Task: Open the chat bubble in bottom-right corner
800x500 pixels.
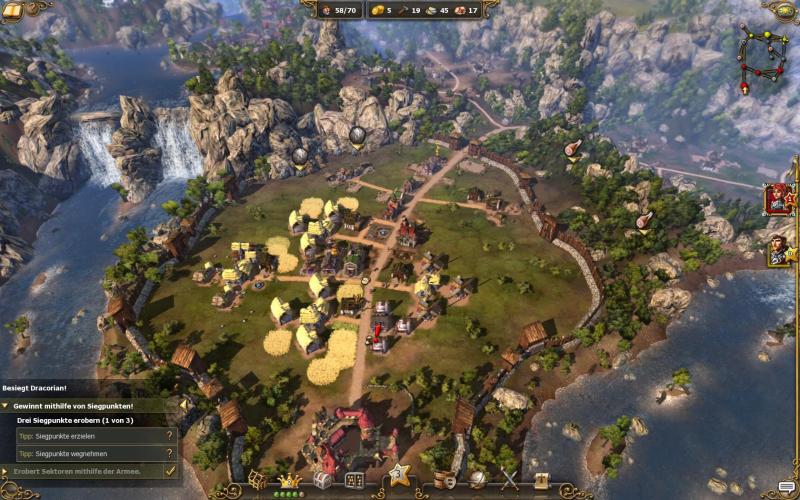Action: pos(786,489)
